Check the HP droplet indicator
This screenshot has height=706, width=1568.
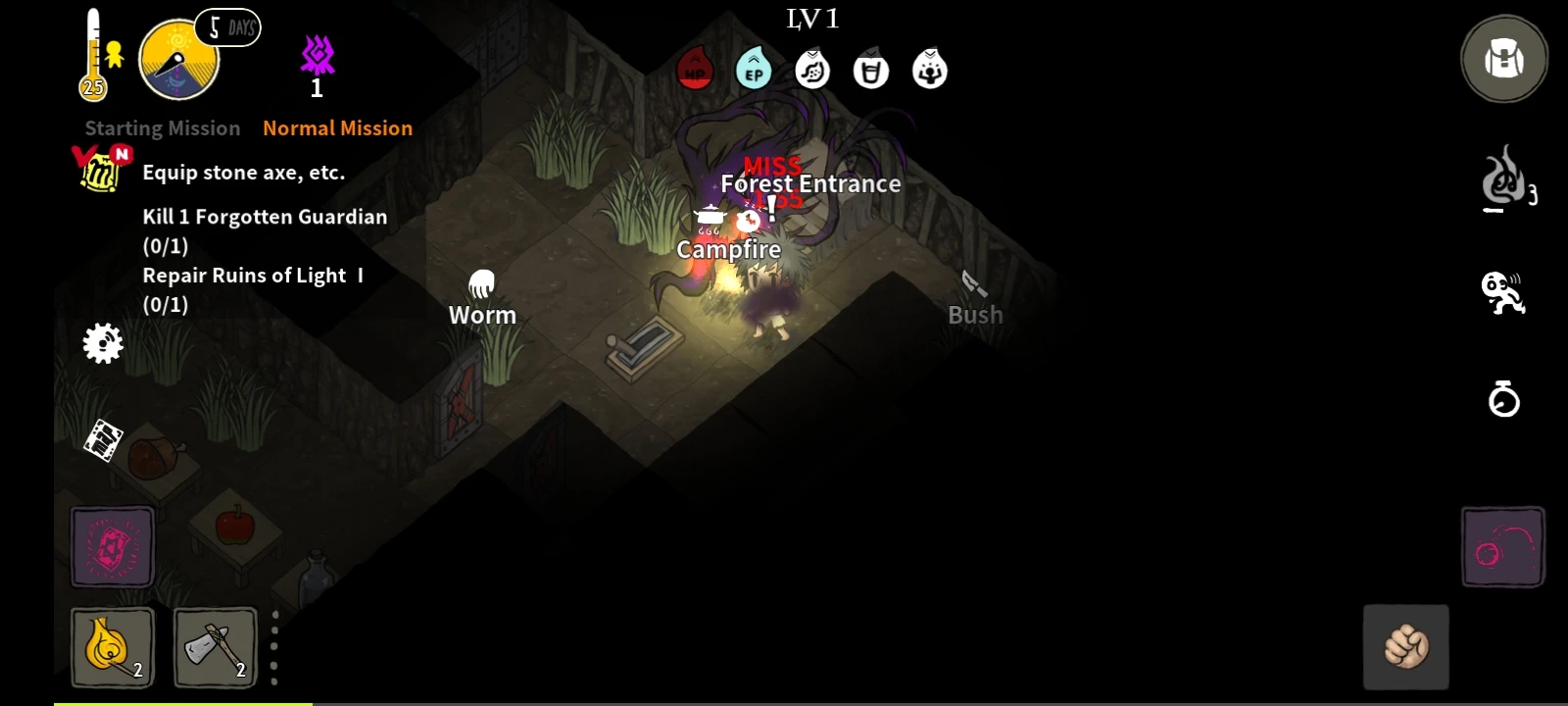(x=695, y=69)
